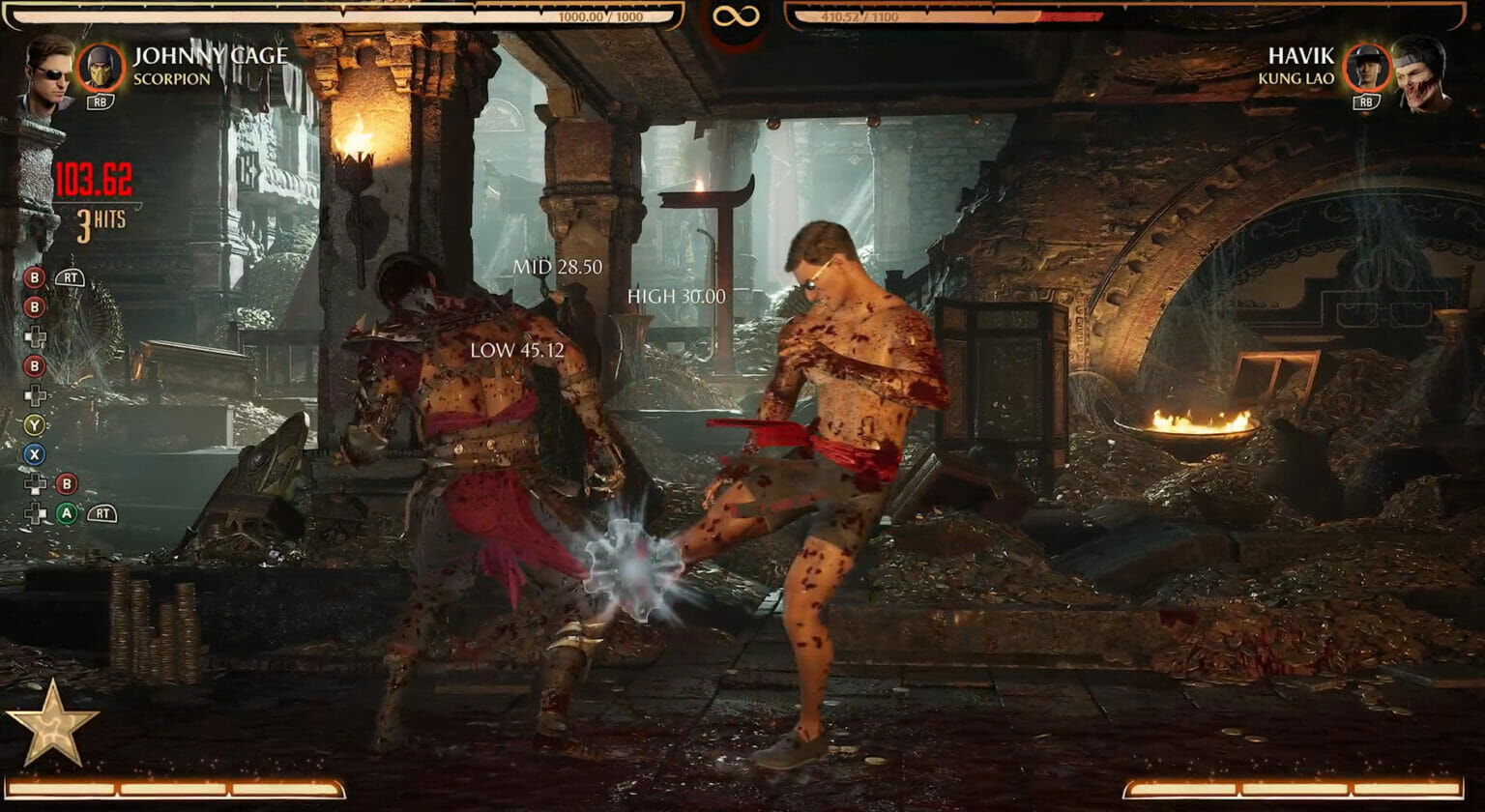
Task: Select the Scorpion kameo icon
Action: (x=101, y=68)
